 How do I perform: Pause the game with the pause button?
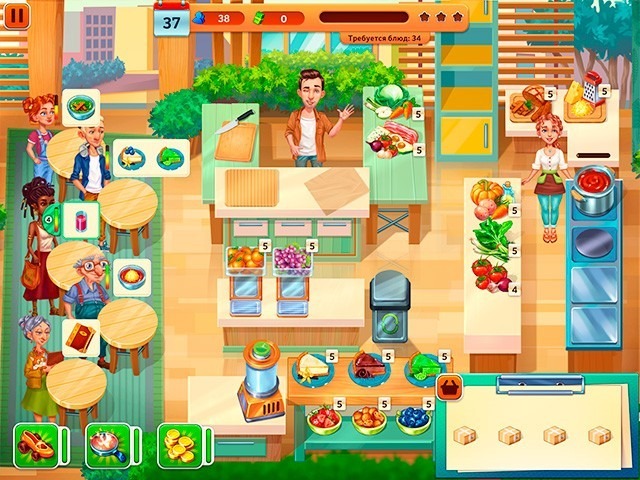click(18, 15)
